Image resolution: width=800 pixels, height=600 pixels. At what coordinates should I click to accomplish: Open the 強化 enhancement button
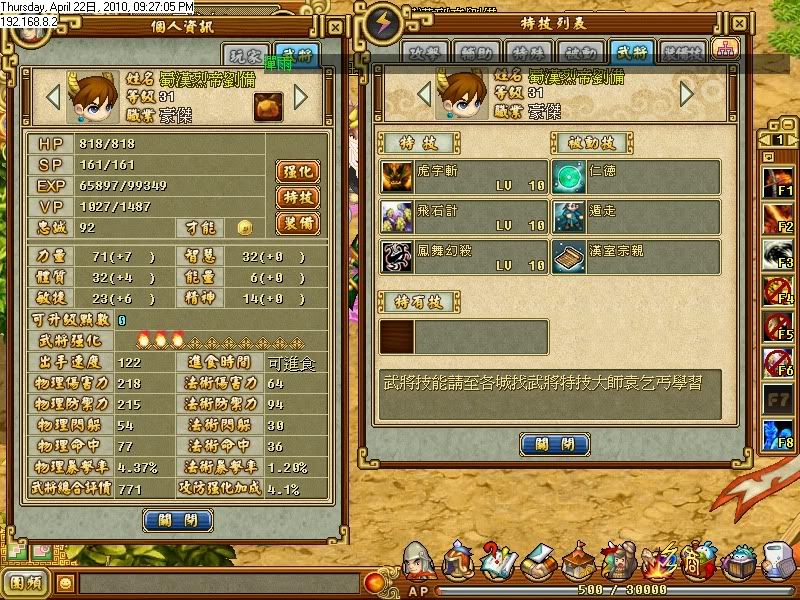pyautogui.click(x=297, y=171)
